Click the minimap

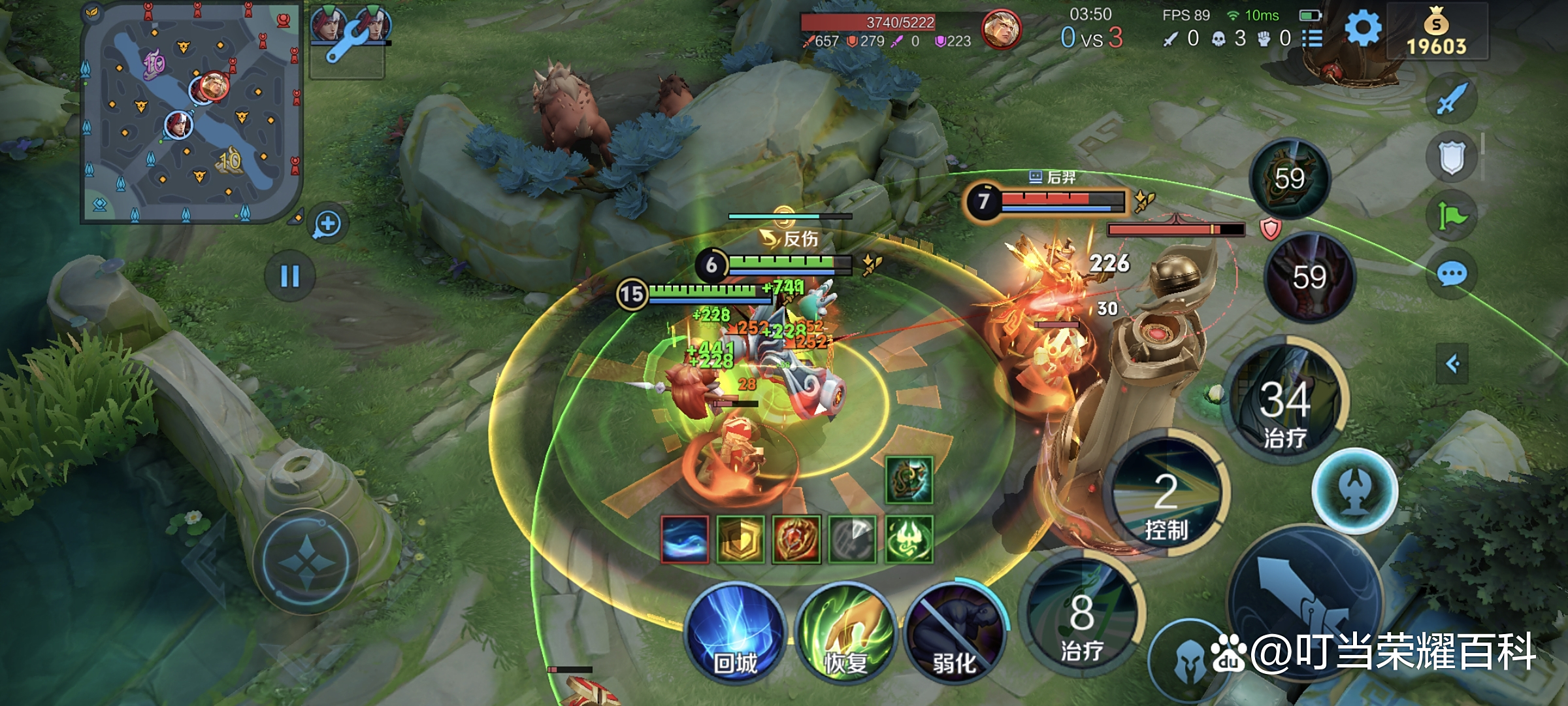191,112
